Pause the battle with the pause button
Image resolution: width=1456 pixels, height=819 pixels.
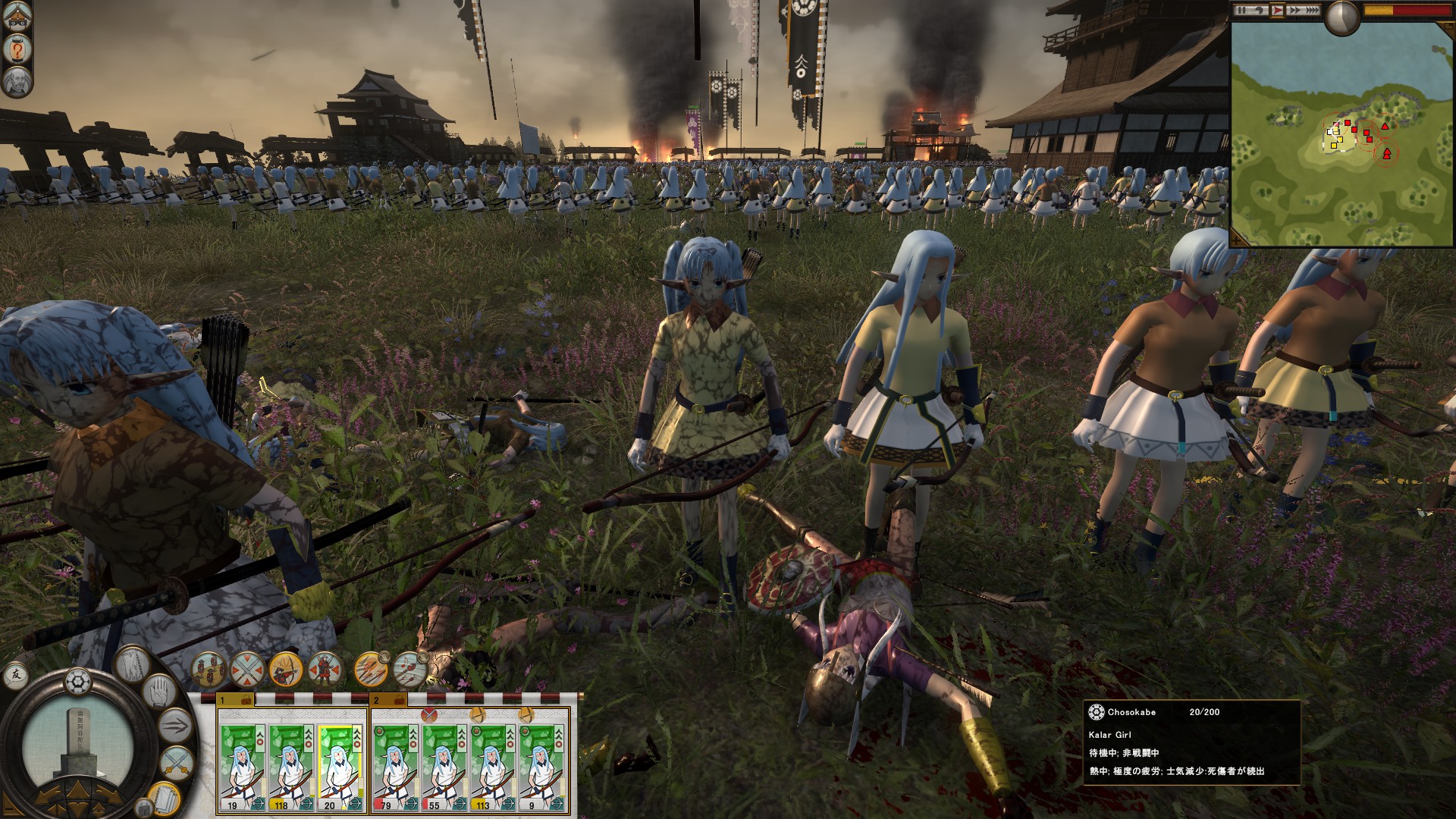click(x=1241, y=10)
